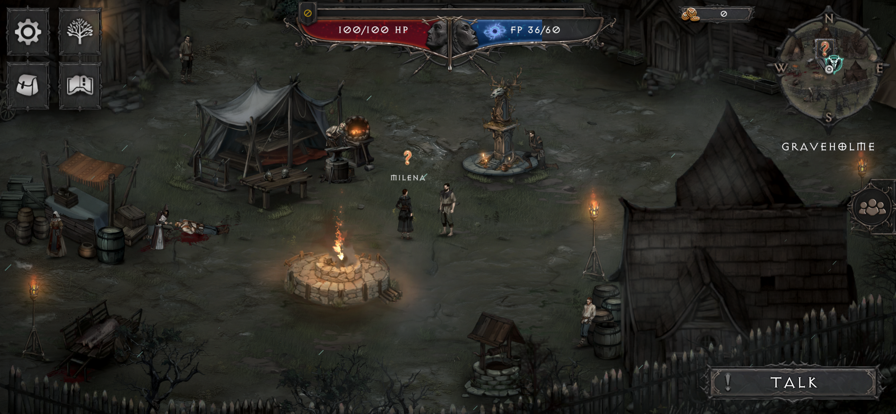Select Milena's name label with the quest marker
896x414 pixels.
408,177
